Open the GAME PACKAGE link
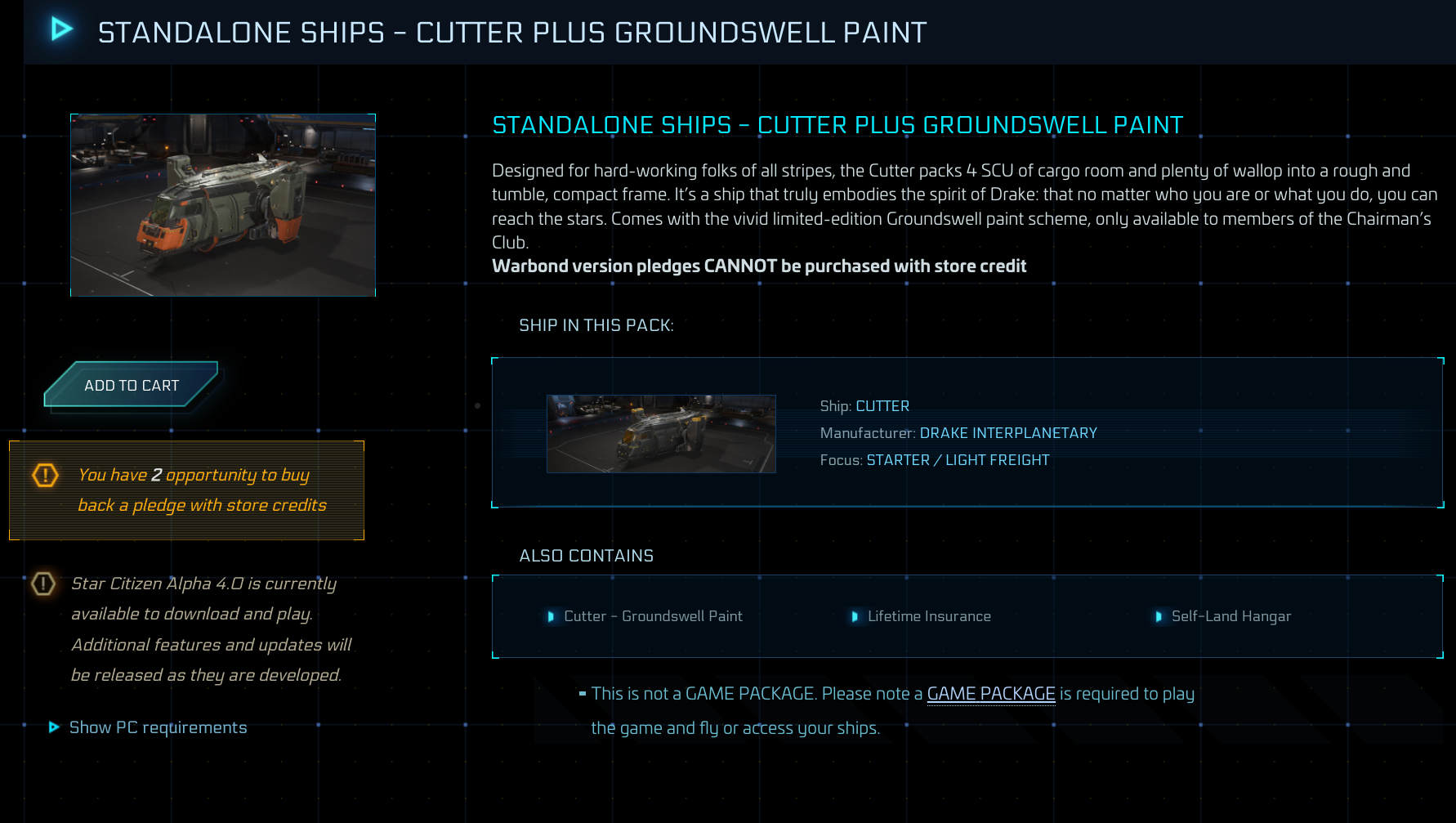 point(990,693)
